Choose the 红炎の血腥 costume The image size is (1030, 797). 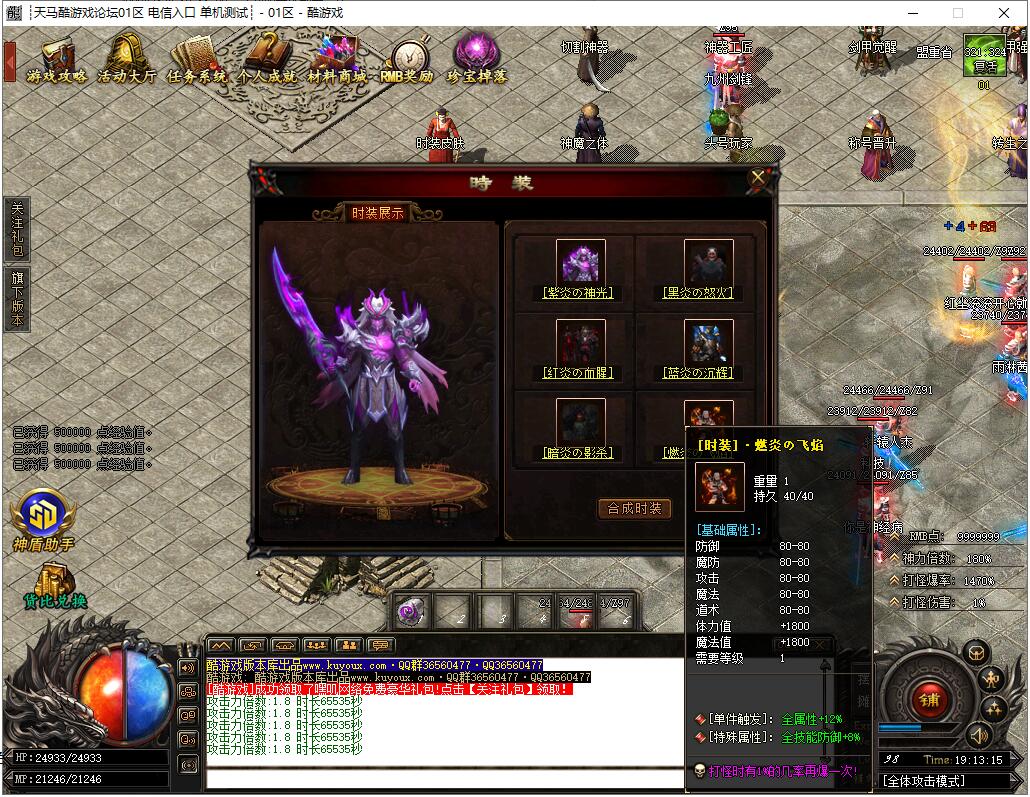tap(580, 343)
